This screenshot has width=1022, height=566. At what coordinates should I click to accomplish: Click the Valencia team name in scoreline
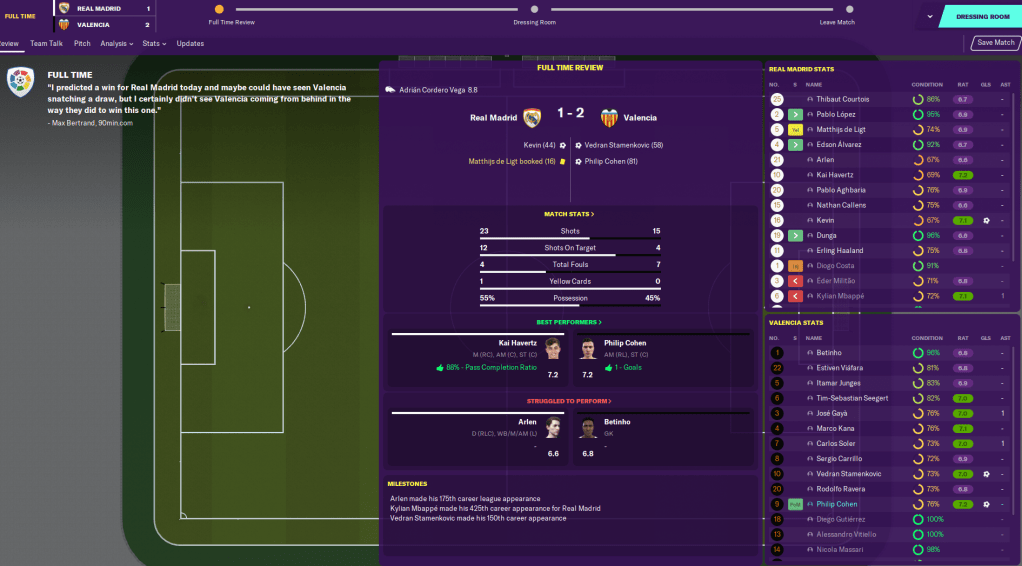click(x=640, y=117)
